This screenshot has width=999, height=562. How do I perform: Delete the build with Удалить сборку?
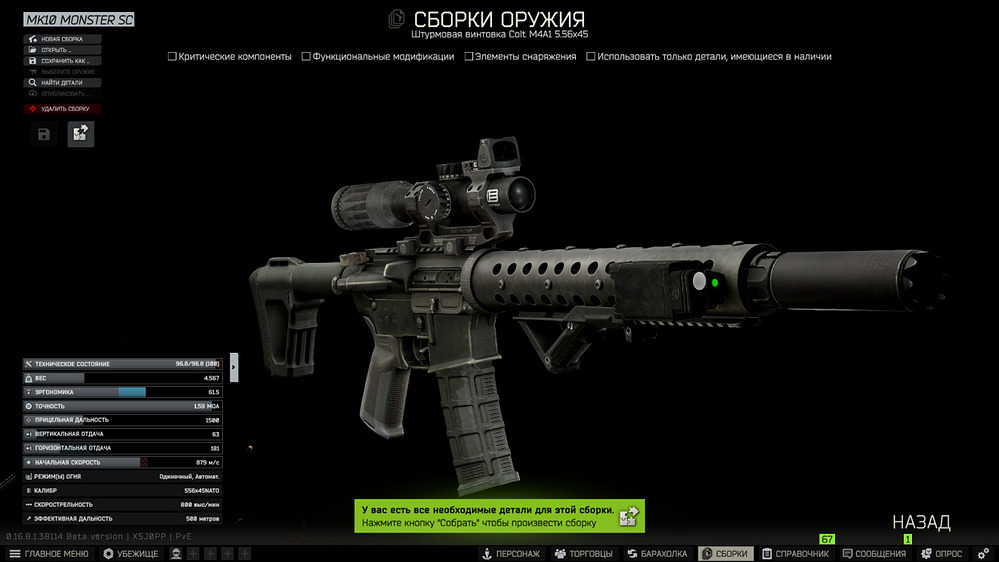coord(62,108)
